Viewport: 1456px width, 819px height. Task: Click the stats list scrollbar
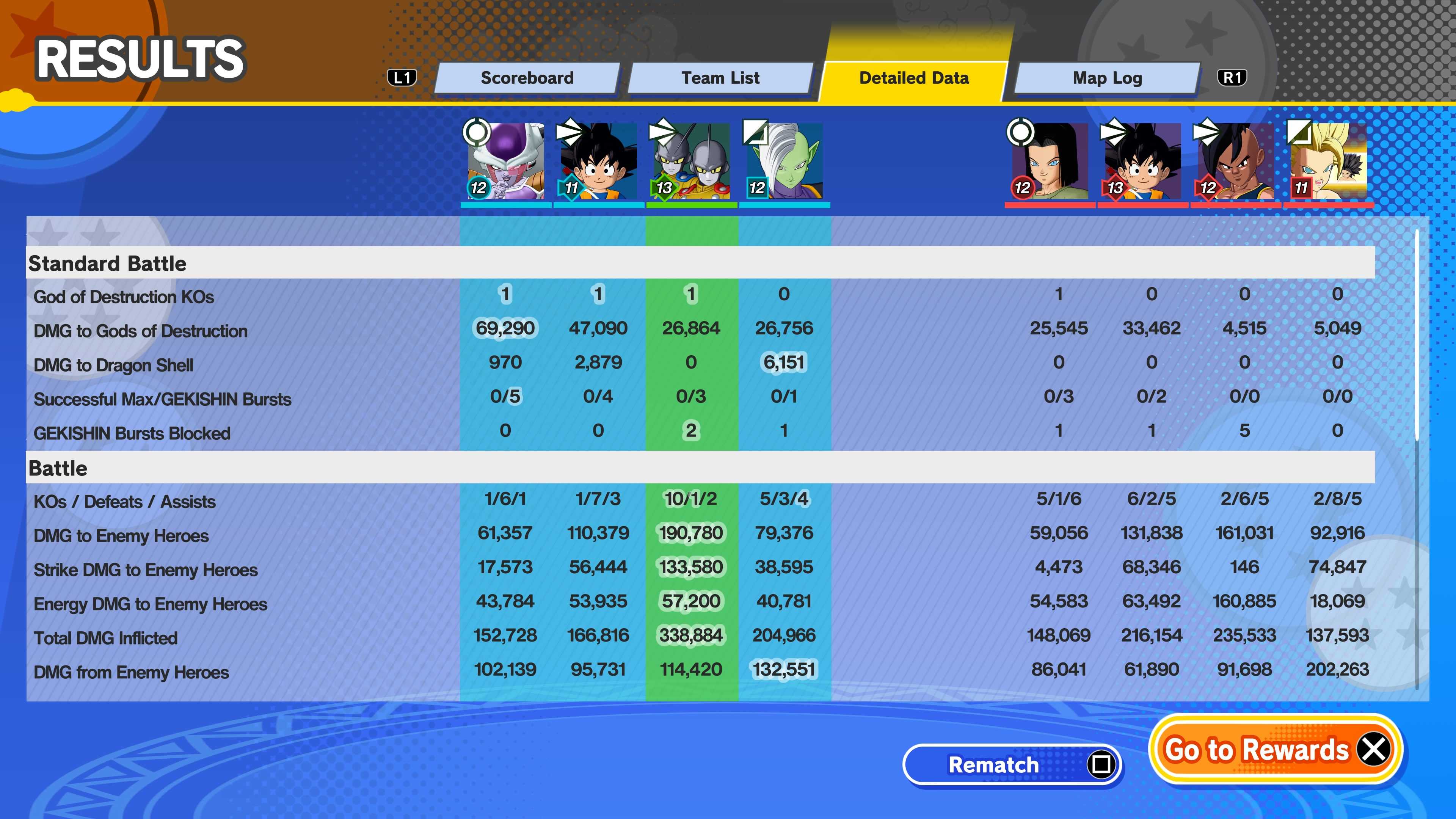tap(1417, 334)
